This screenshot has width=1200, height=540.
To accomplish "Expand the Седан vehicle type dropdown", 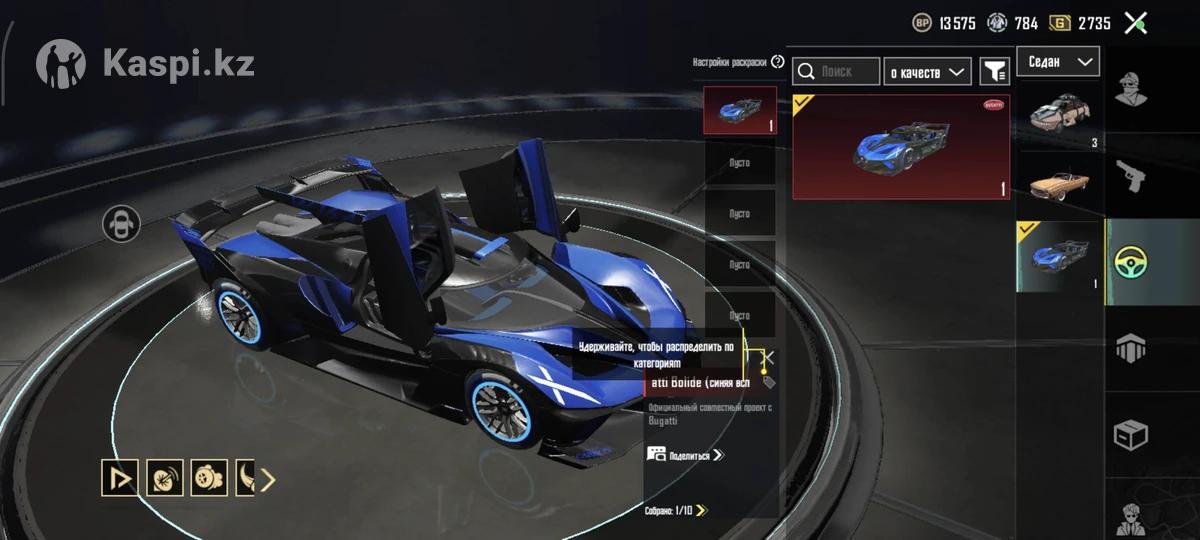I will point(1058,62).
